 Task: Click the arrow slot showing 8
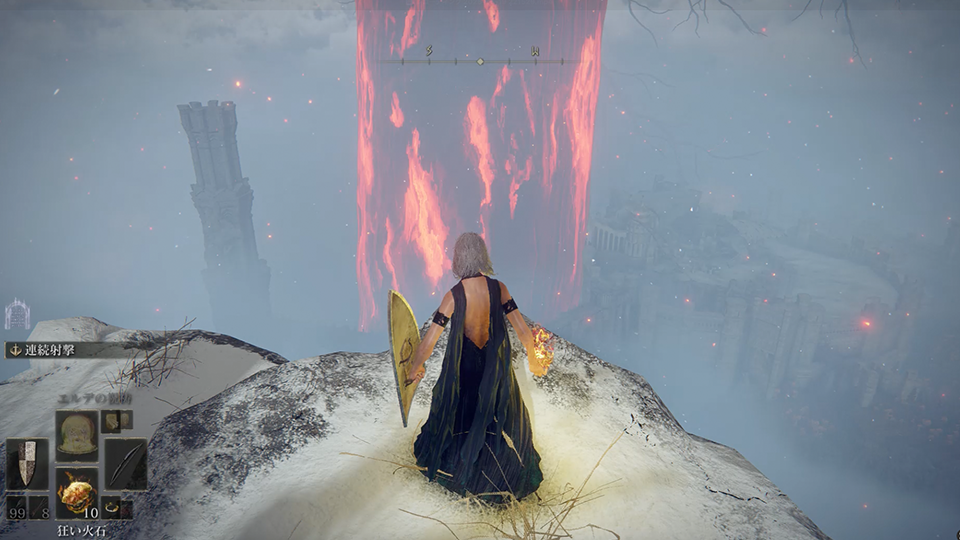[x=39, y=508]
